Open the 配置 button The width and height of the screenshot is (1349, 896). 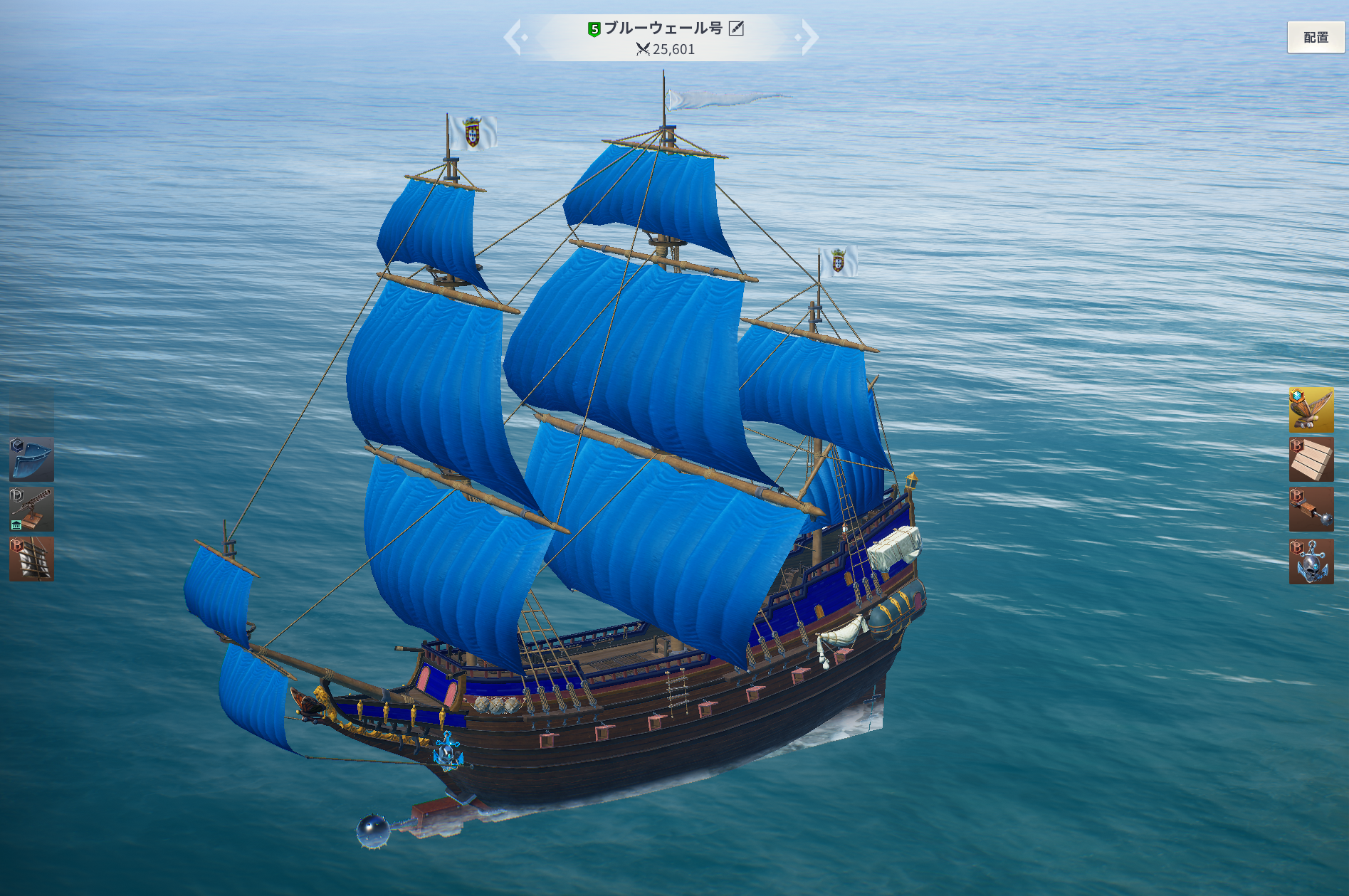(1316, 37)
